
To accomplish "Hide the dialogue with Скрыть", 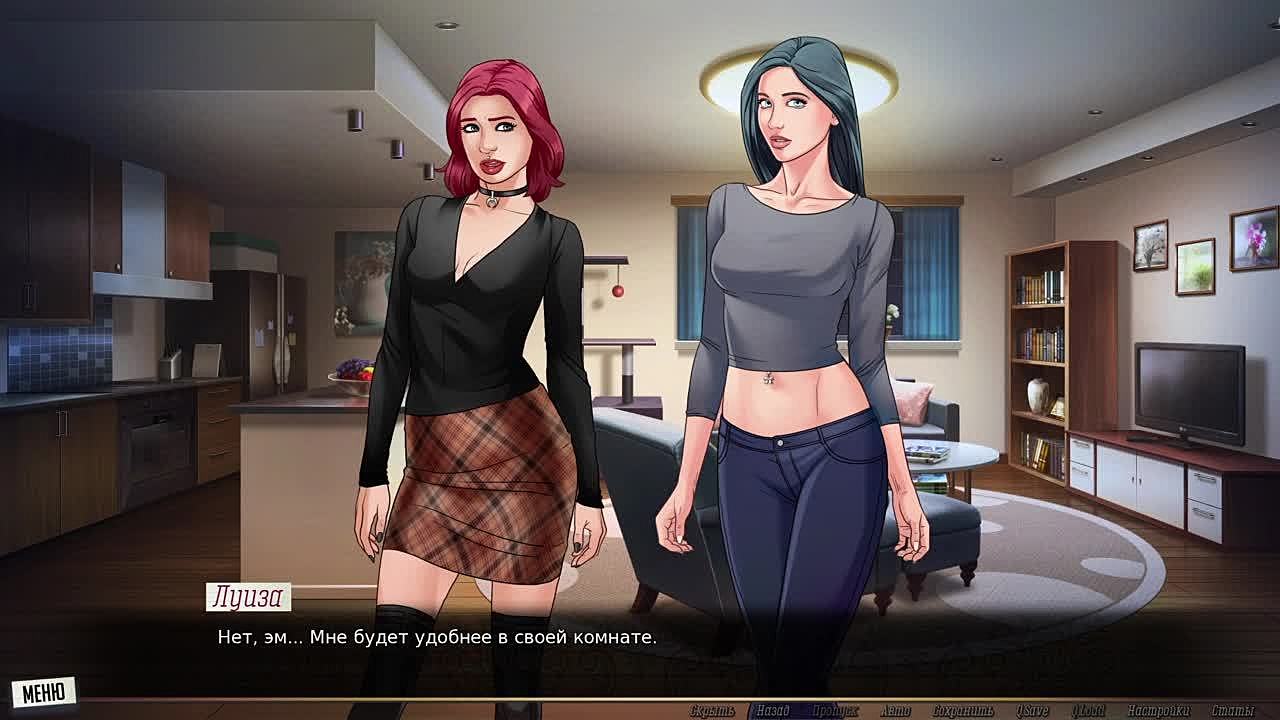I will 712,711.
